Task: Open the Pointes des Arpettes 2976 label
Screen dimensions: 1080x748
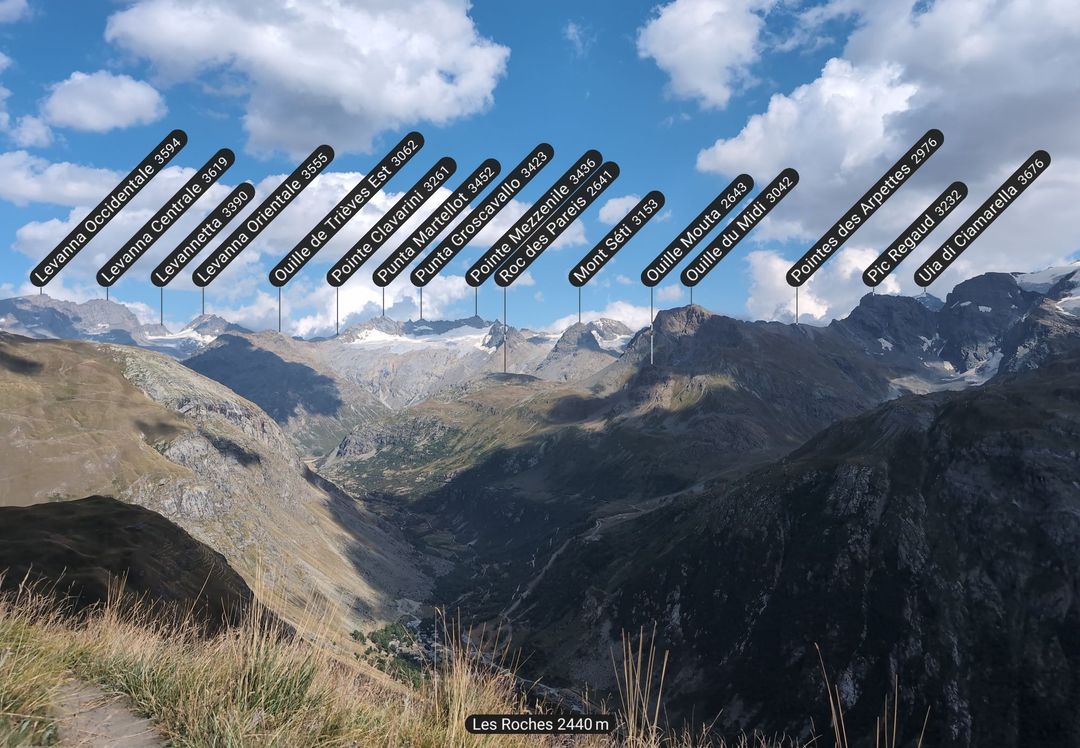Action: click(x=864, y=207)
